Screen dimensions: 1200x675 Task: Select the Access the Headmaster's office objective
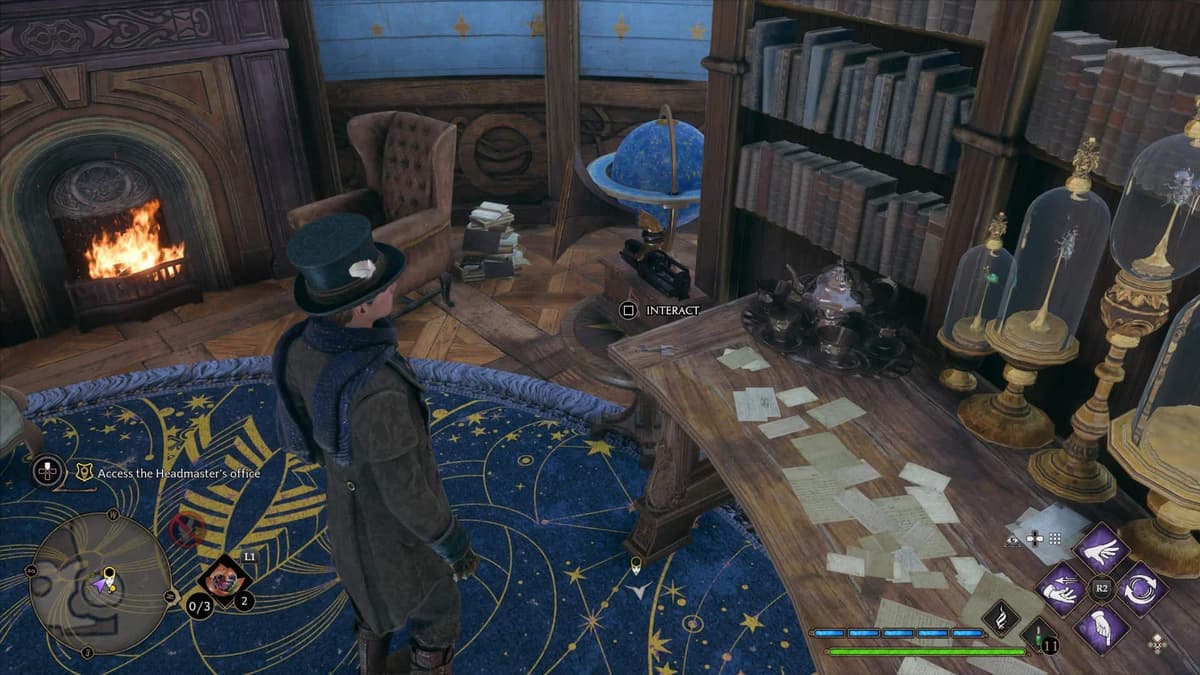coord(167,473)
